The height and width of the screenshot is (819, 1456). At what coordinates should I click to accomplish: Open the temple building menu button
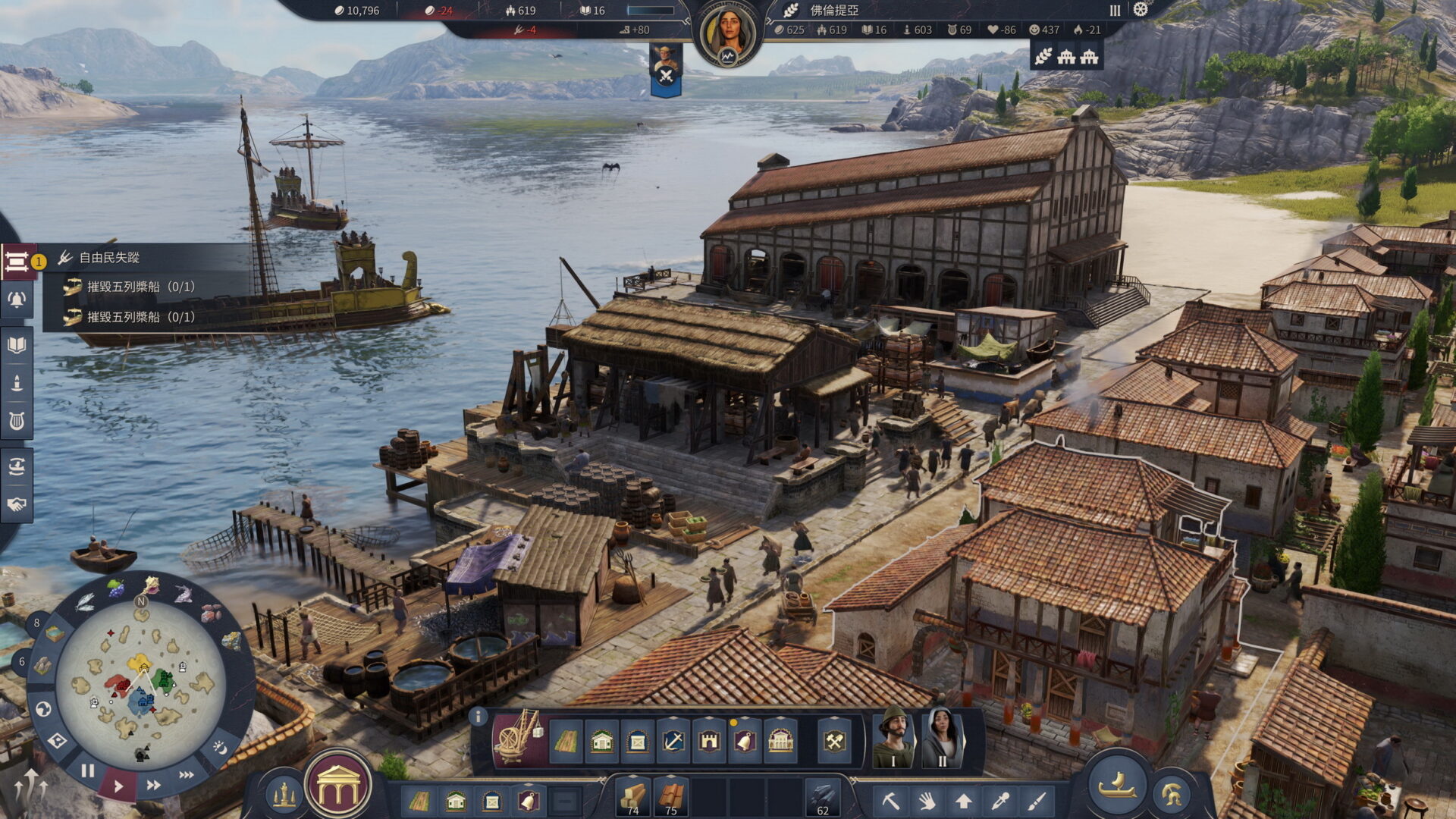point(338,787)
